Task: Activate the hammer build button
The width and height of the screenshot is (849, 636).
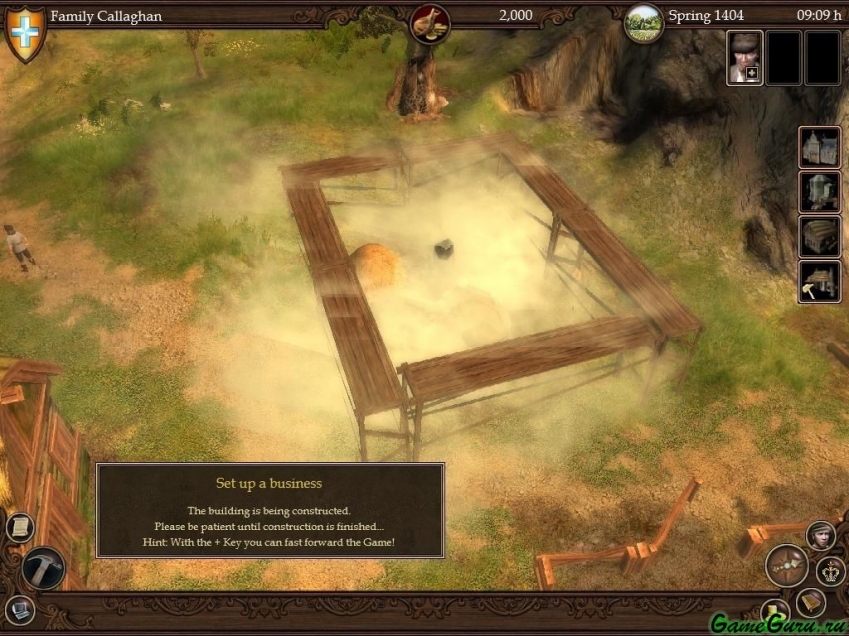Action: pyautogui.click(x=43, y=568)
